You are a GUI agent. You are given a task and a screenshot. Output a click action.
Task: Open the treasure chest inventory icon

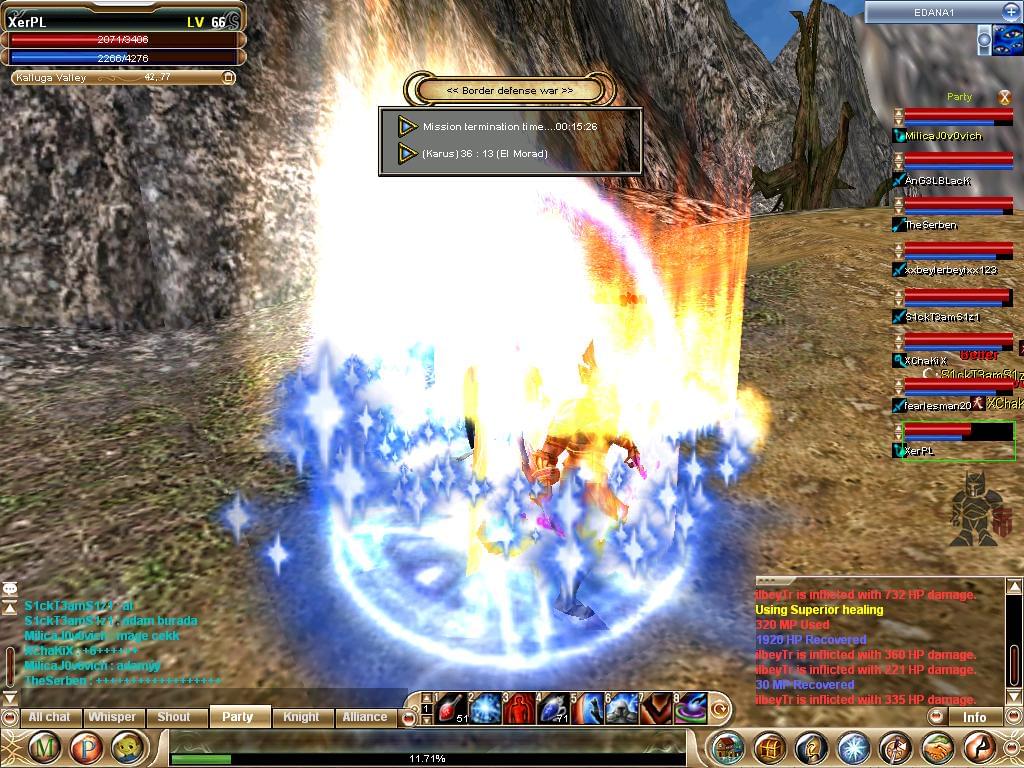coord(769,748)
